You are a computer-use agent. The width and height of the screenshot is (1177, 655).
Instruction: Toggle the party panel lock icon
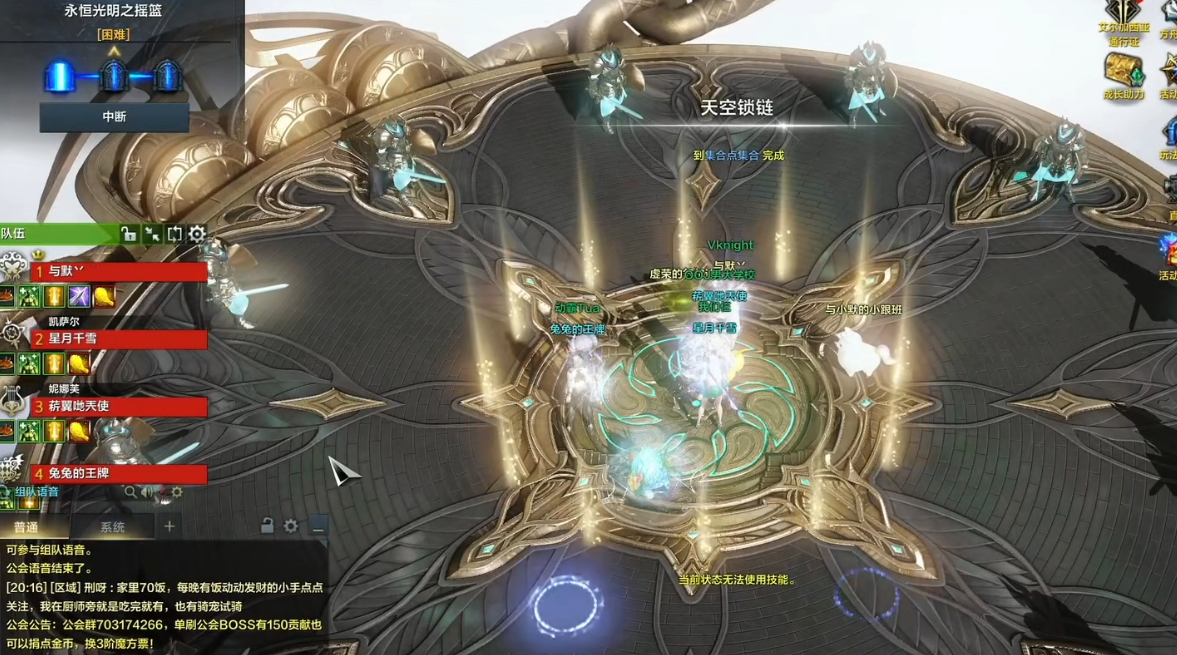pos(129,234)
